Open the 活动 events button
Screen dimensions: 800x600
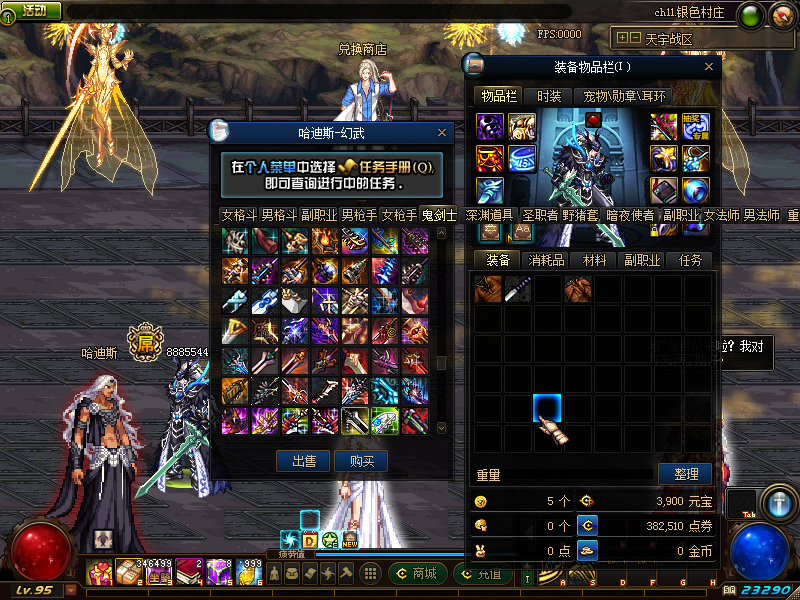click(34, 10)
